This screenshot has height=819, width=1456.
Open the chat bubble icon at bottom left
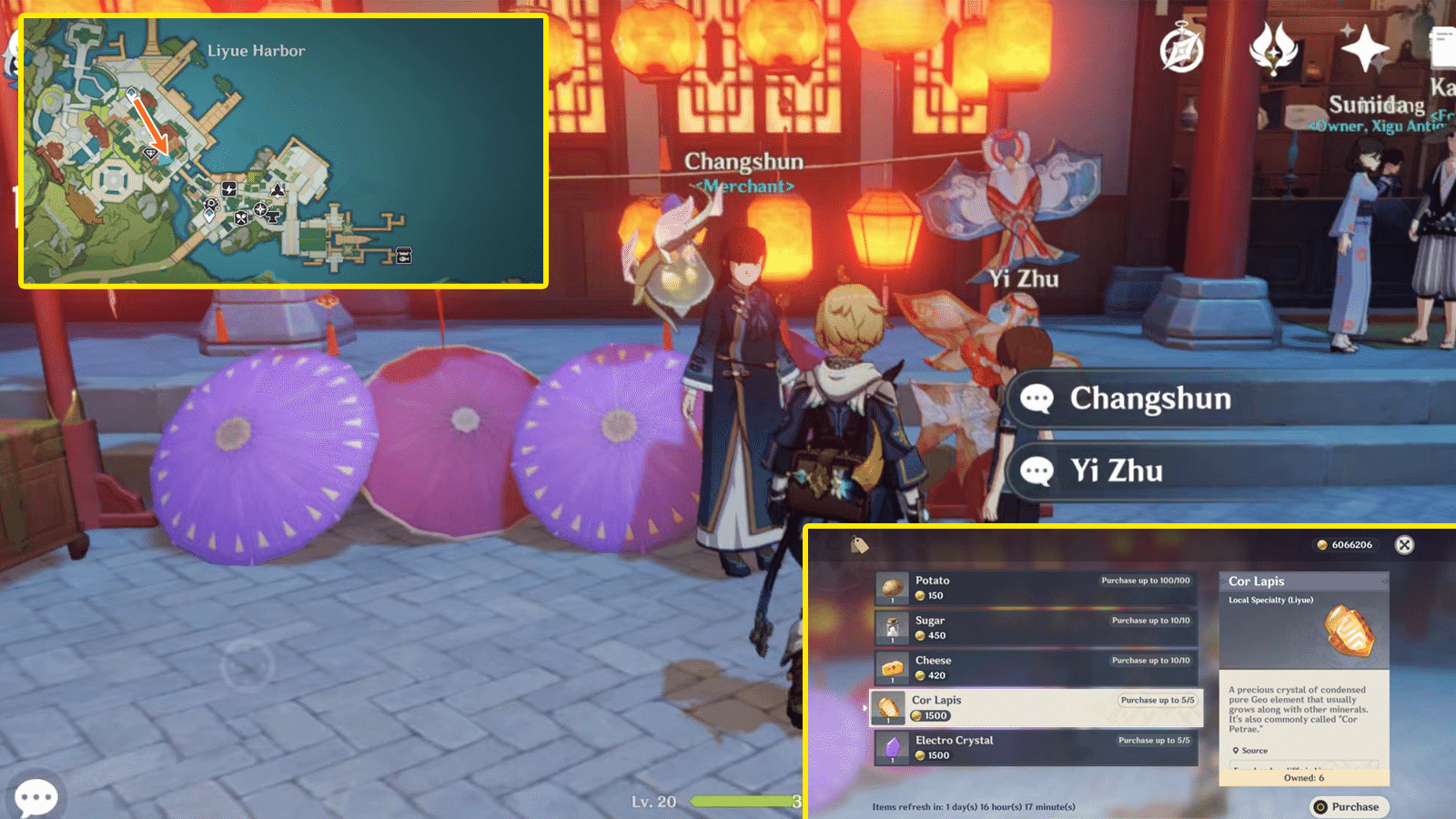[36, 795]
